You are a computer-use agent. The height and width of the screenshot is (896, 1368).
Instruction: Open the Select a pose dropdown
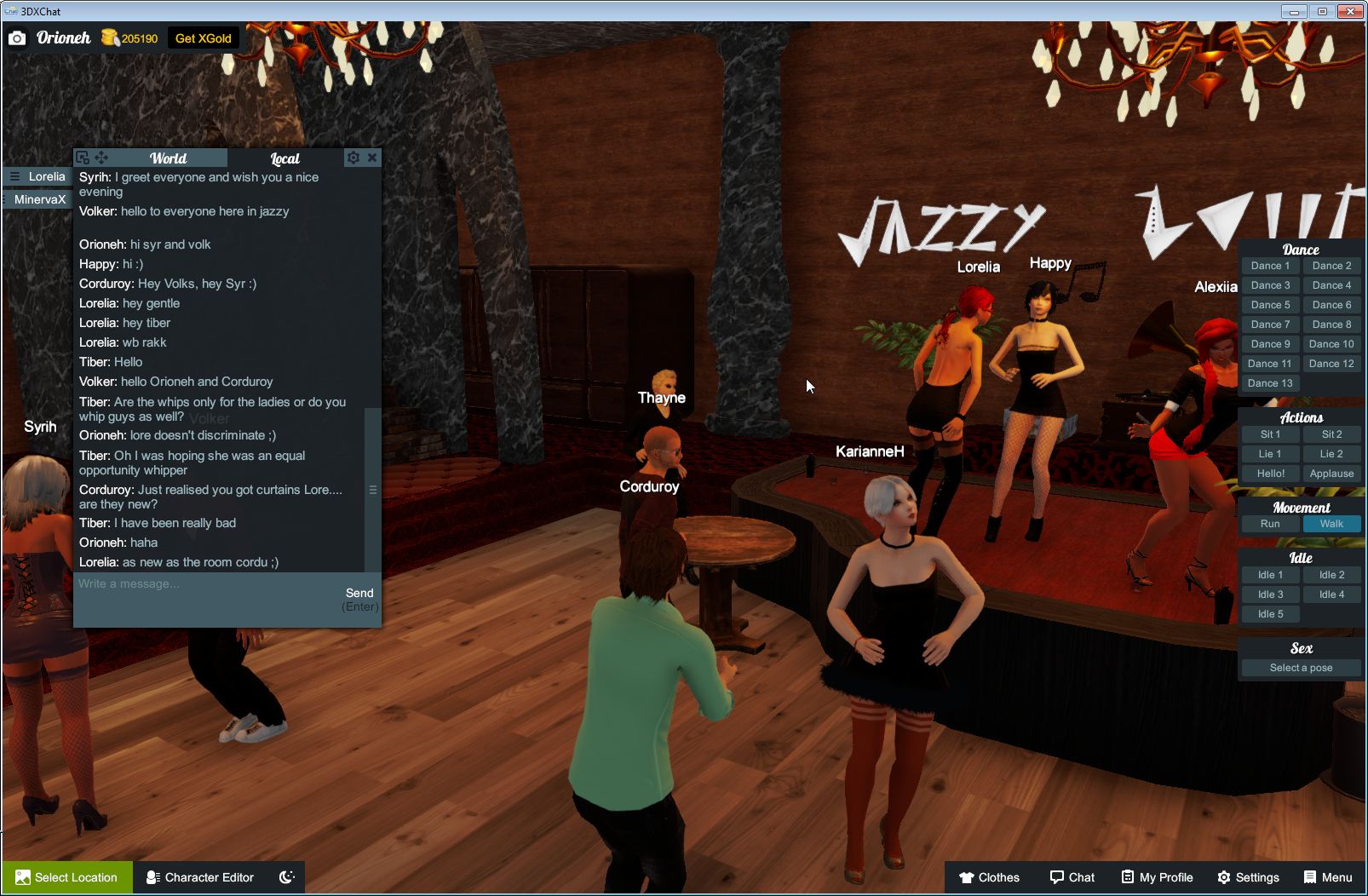1301,668
